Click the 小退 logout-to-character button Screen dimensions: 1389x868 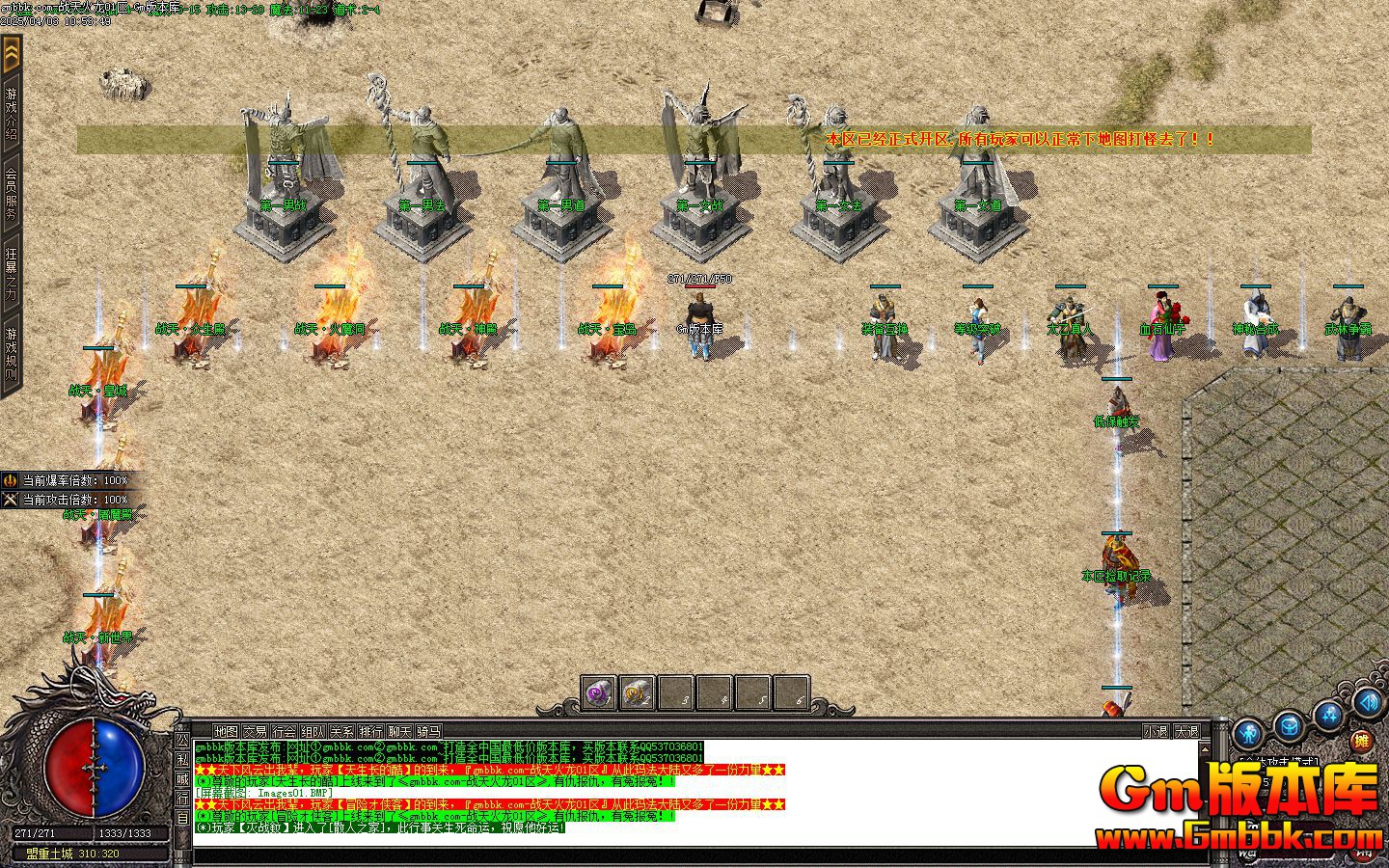[x=1156, y=732]
